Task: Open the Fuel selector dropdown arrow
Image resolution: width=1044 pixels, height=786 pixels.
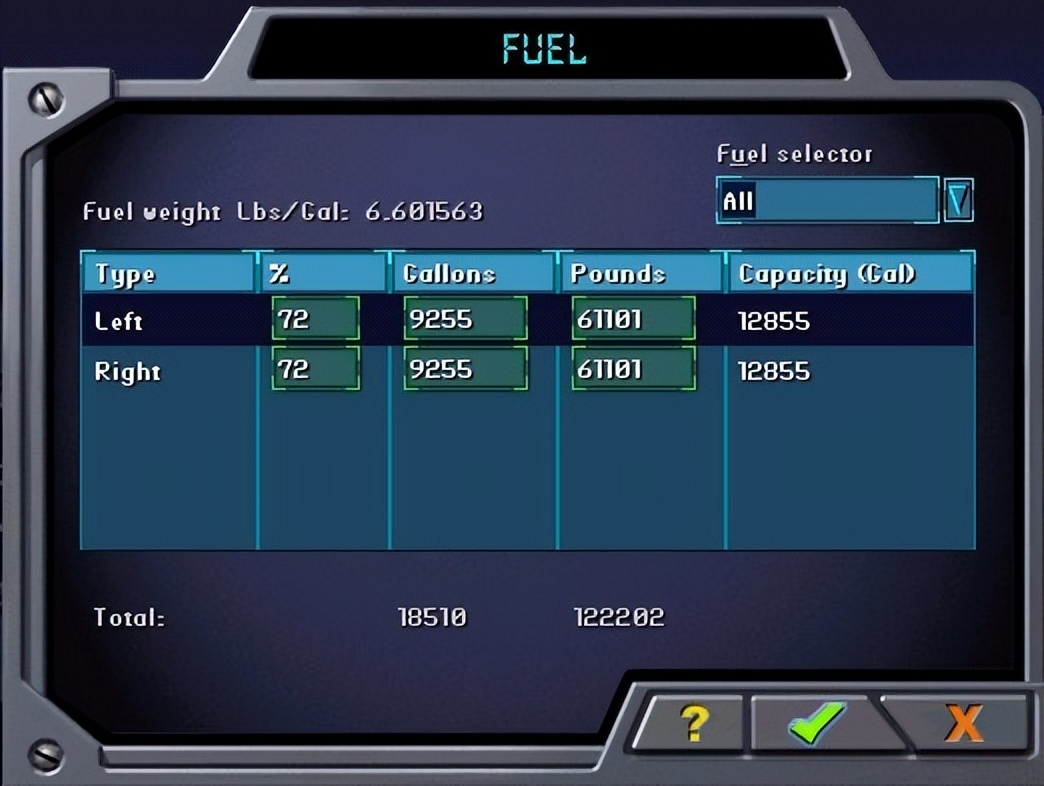Action: tap(958, 201)
